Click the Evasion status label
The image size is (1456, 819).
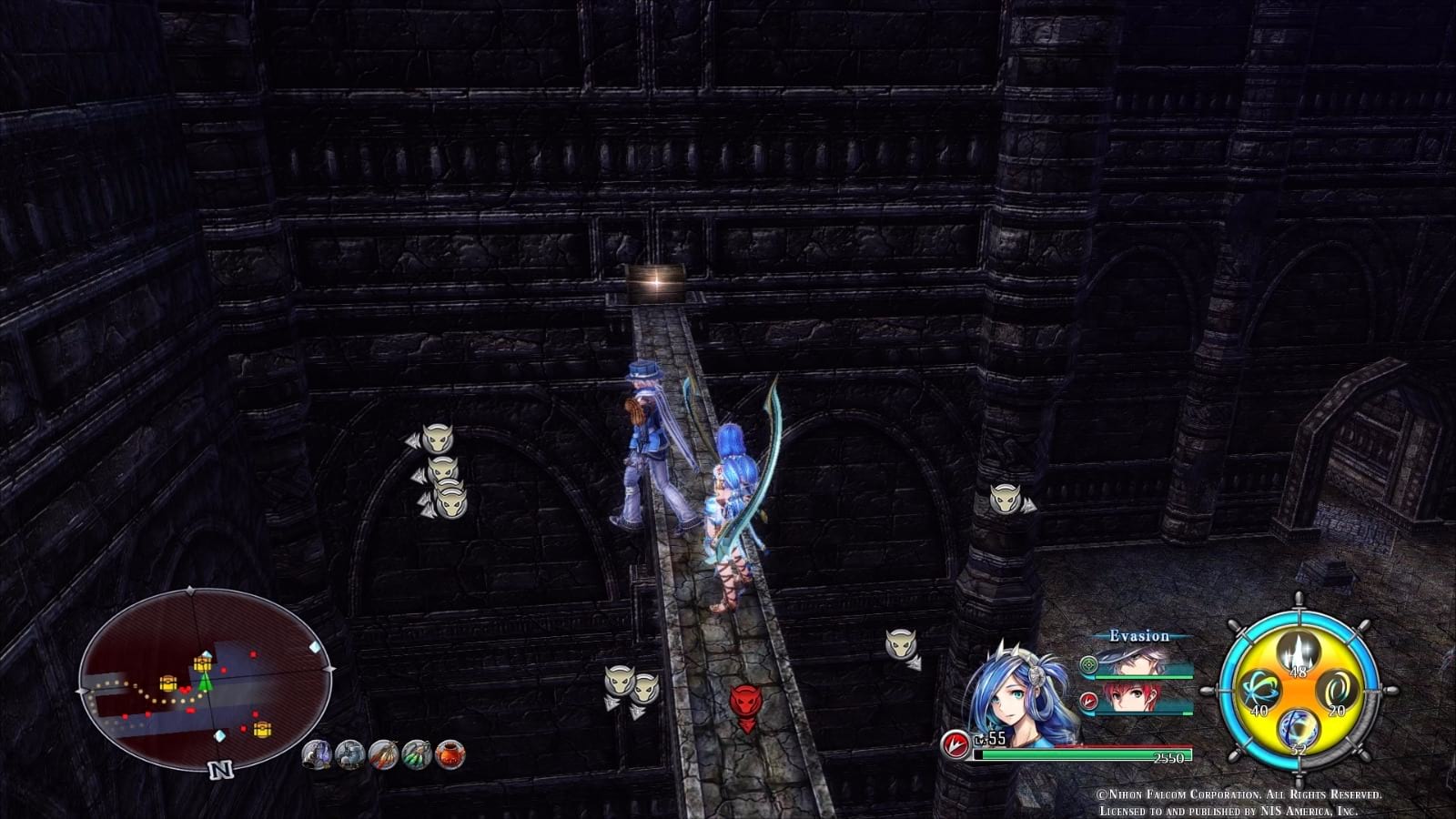point(1138,635)
